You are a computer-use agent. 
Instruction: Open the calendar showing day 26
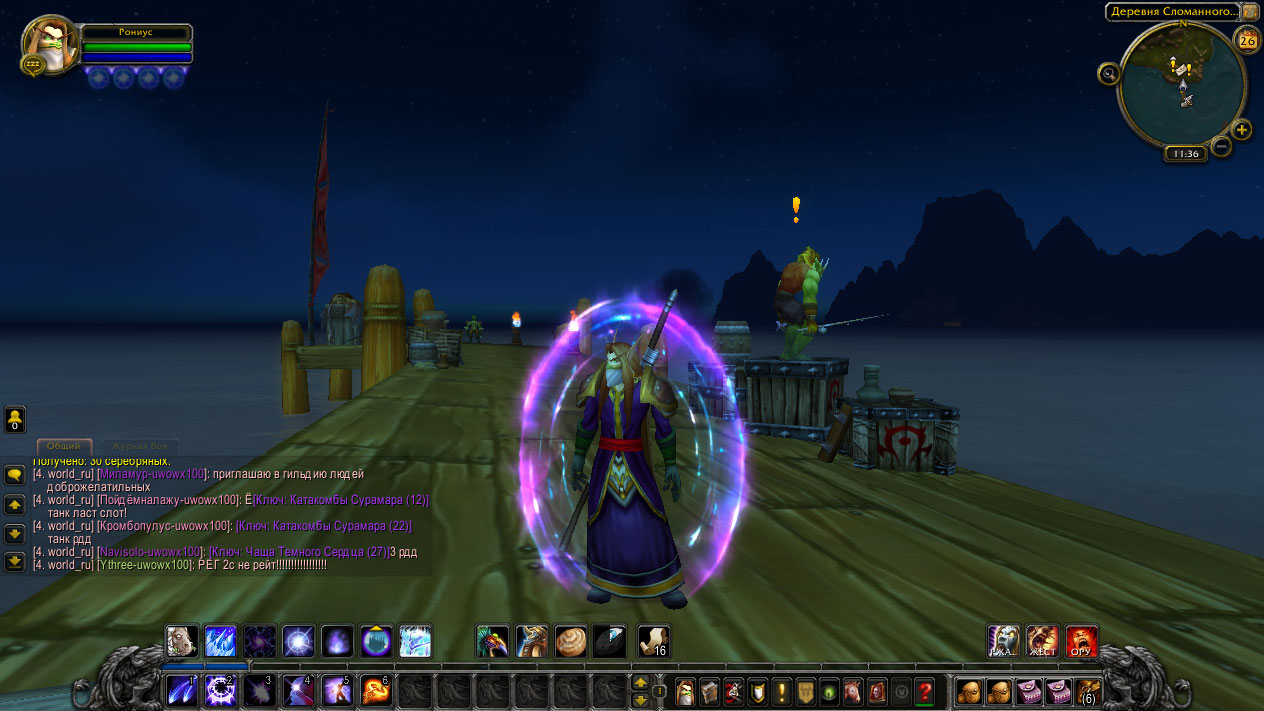[1247, 40]
